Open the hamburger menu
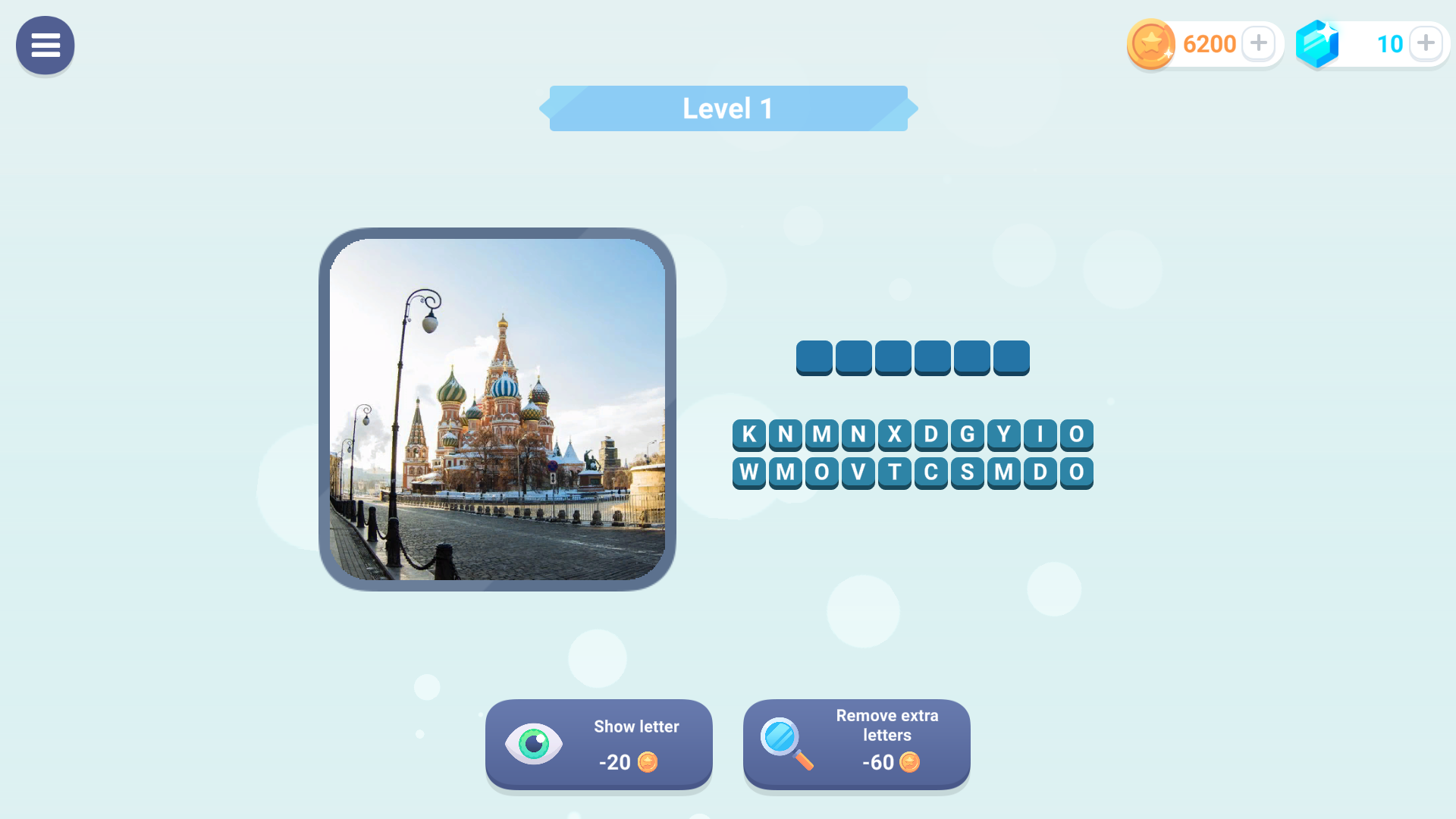 coord(45,45)
